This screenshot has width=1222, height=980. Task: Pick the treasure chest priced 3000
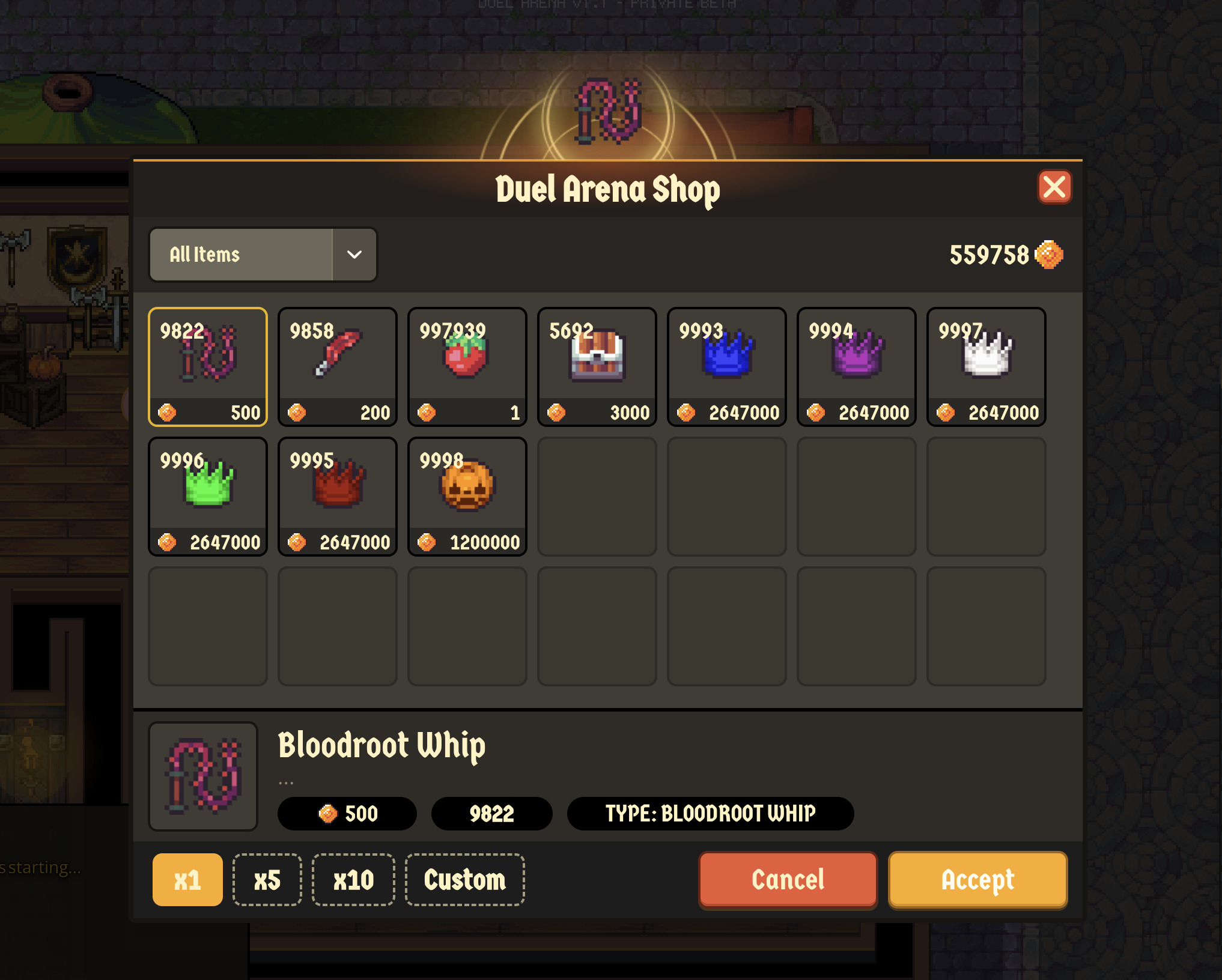point(597,366)
